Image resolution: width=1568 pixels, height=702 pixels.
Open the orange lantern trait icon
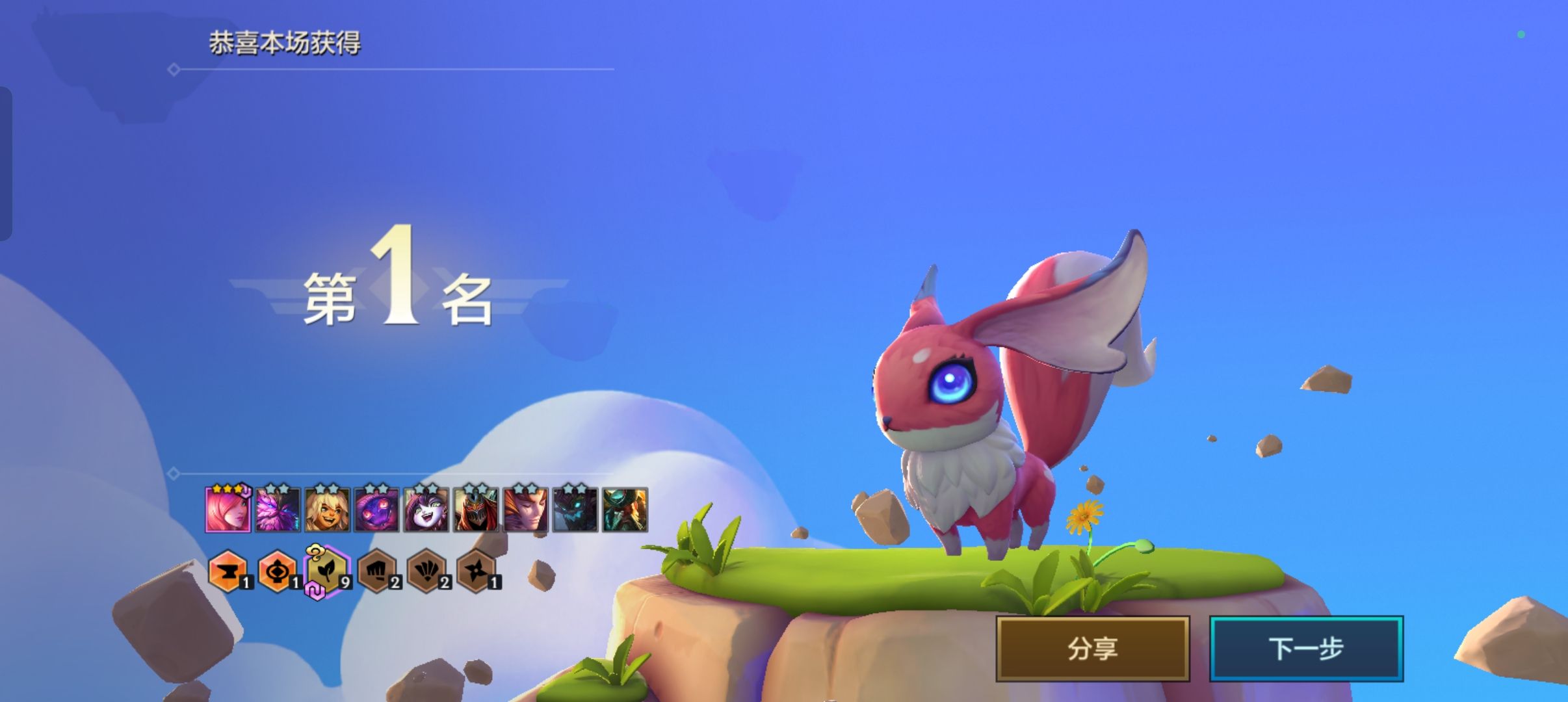pyautogui.click(x=277, y=571)
